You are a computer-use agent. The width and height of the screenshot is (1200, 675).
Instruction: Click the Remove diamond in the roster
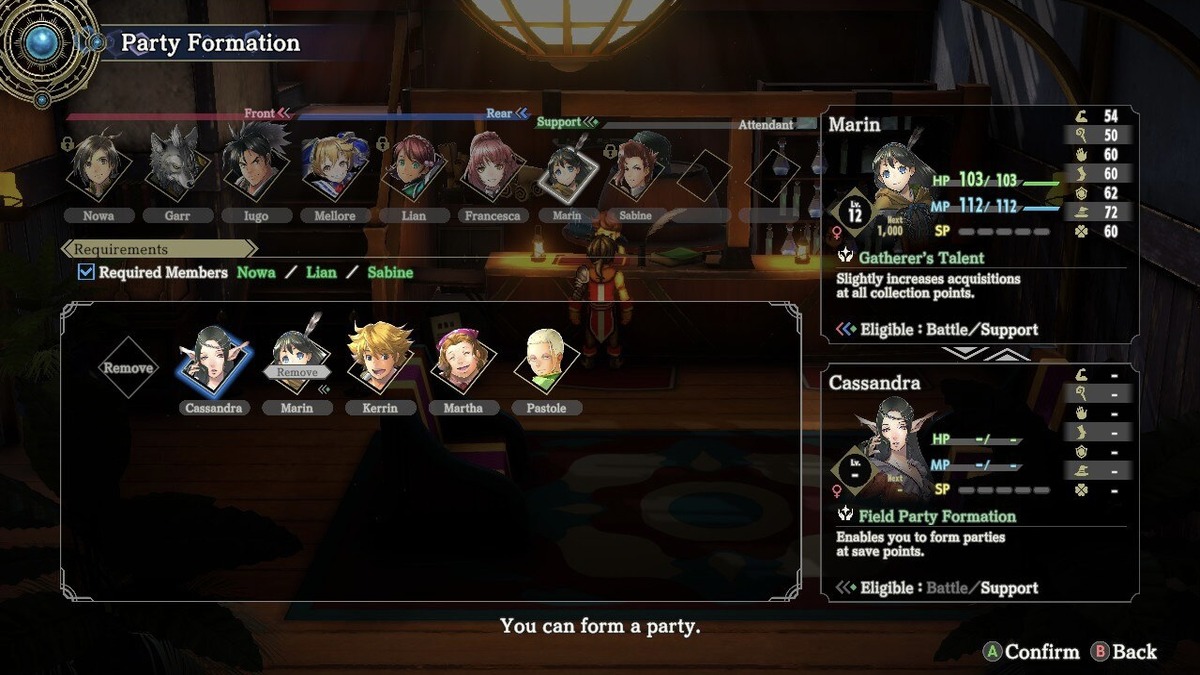click(129, 368)
